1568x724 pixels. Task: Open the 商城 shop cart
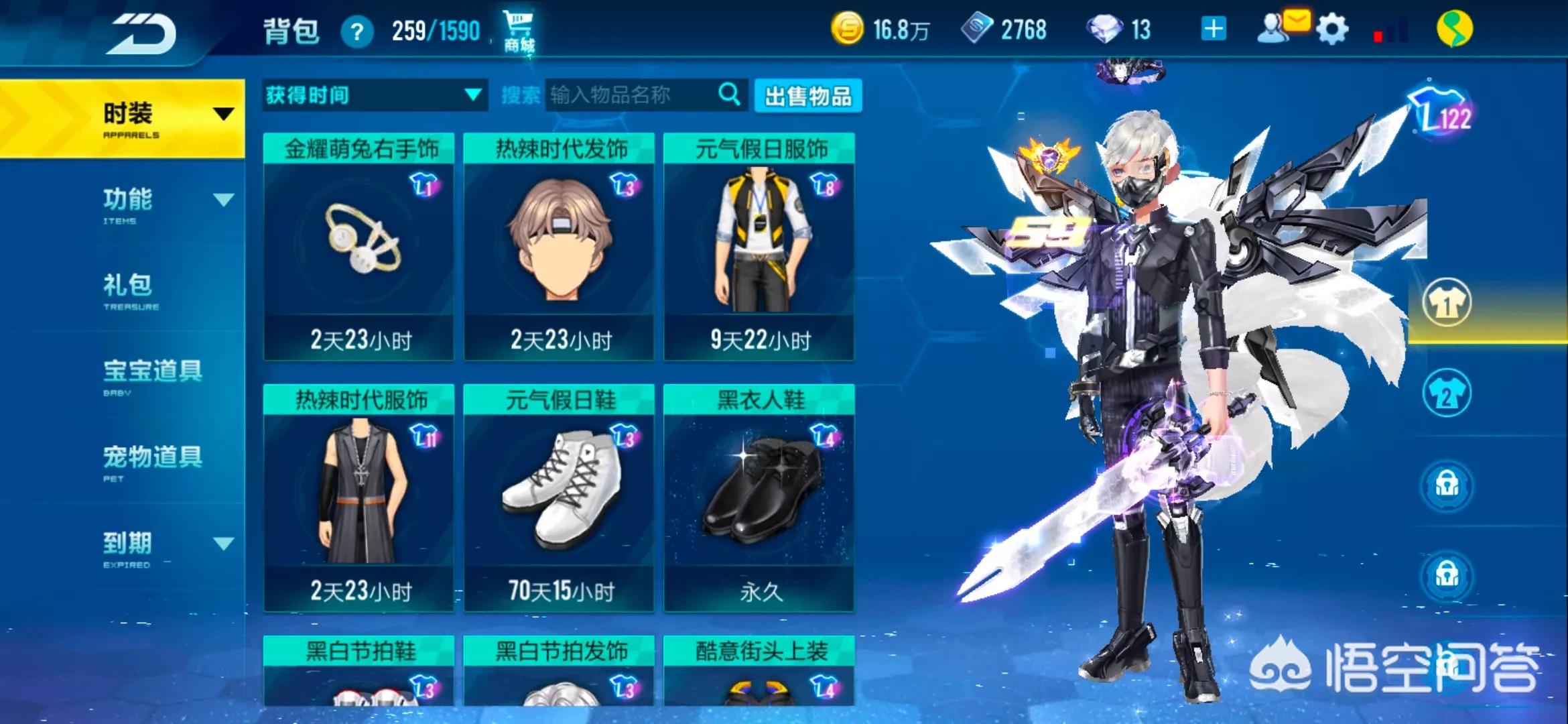(x=519, y=31)
